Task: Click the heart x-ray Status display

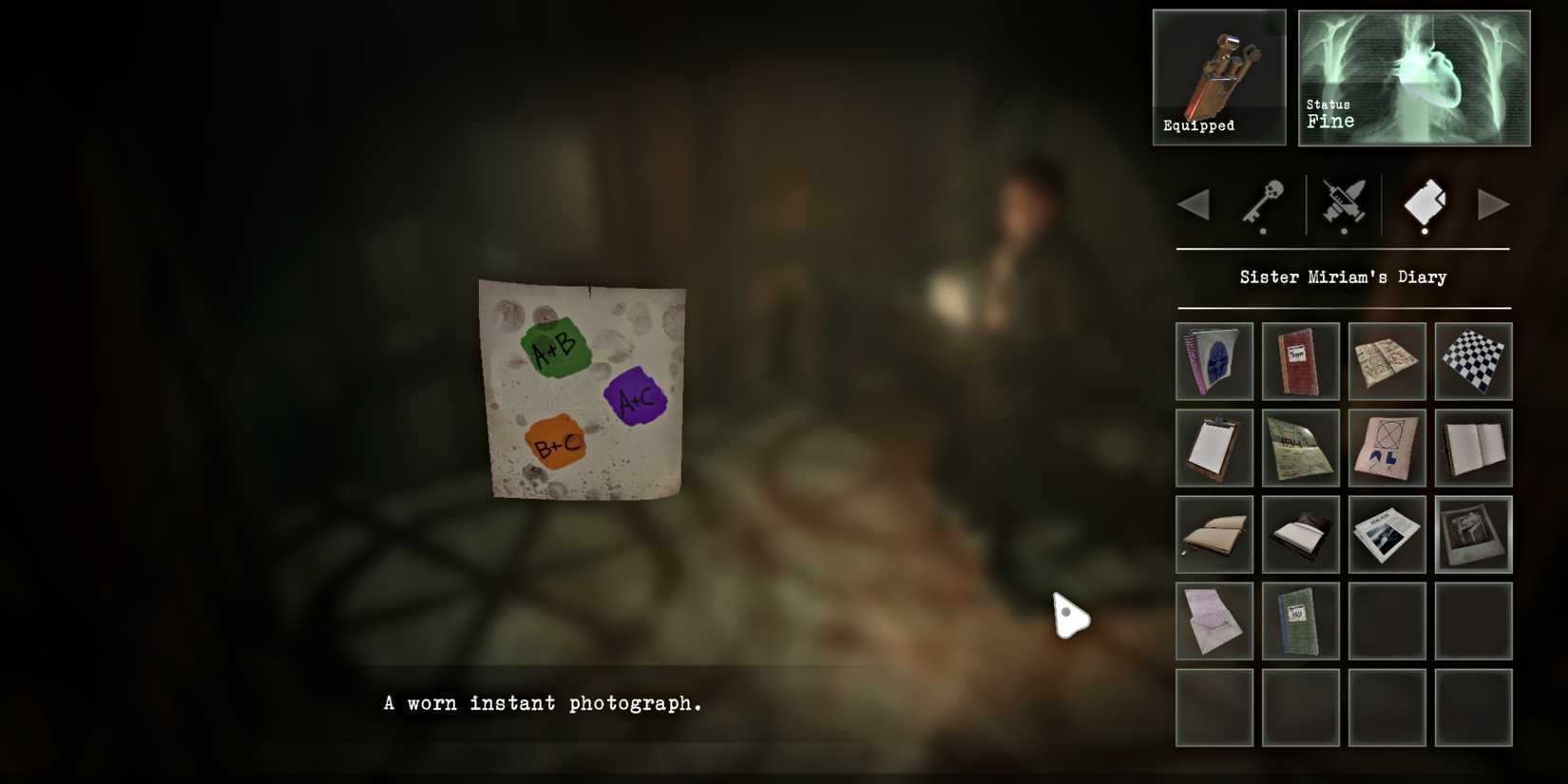Action: click(1412, 76)
